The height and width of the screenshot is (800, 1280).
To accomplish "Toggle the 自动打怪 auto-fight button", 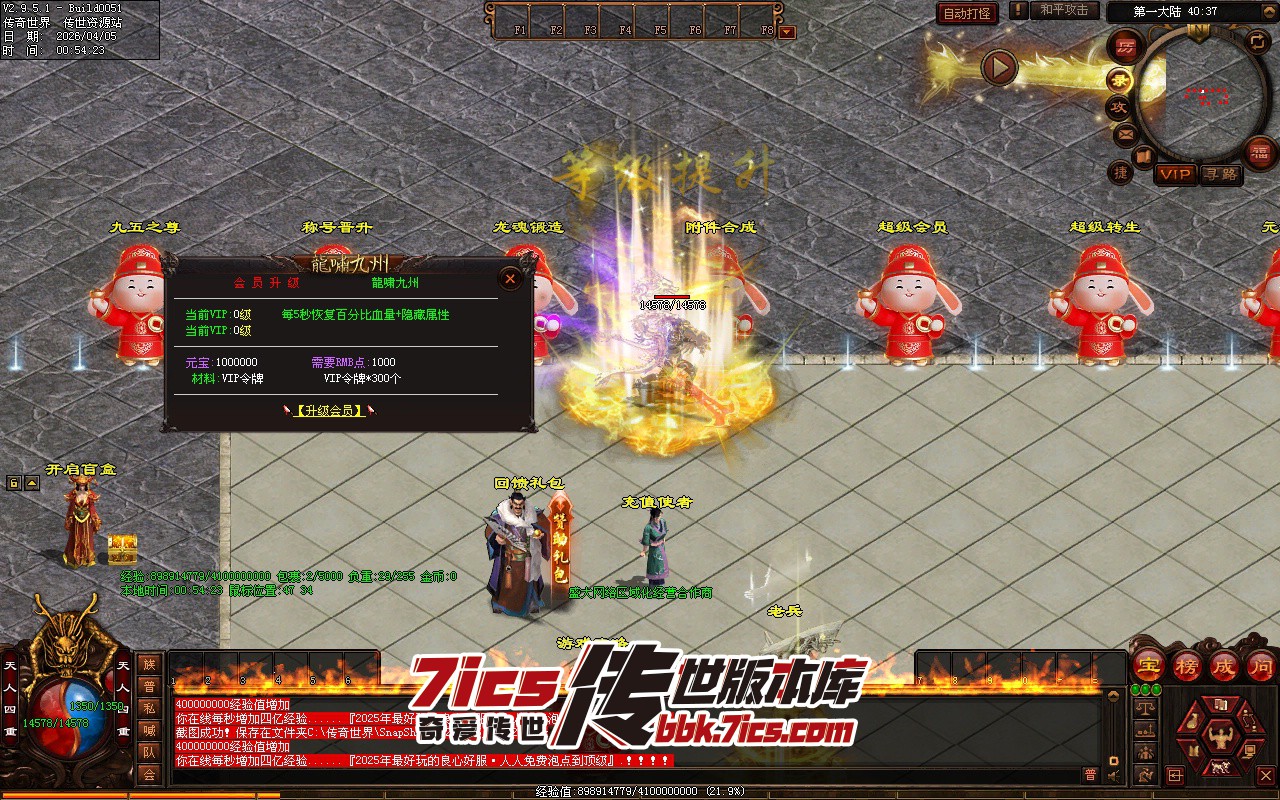I will click(x=967, y=13).
